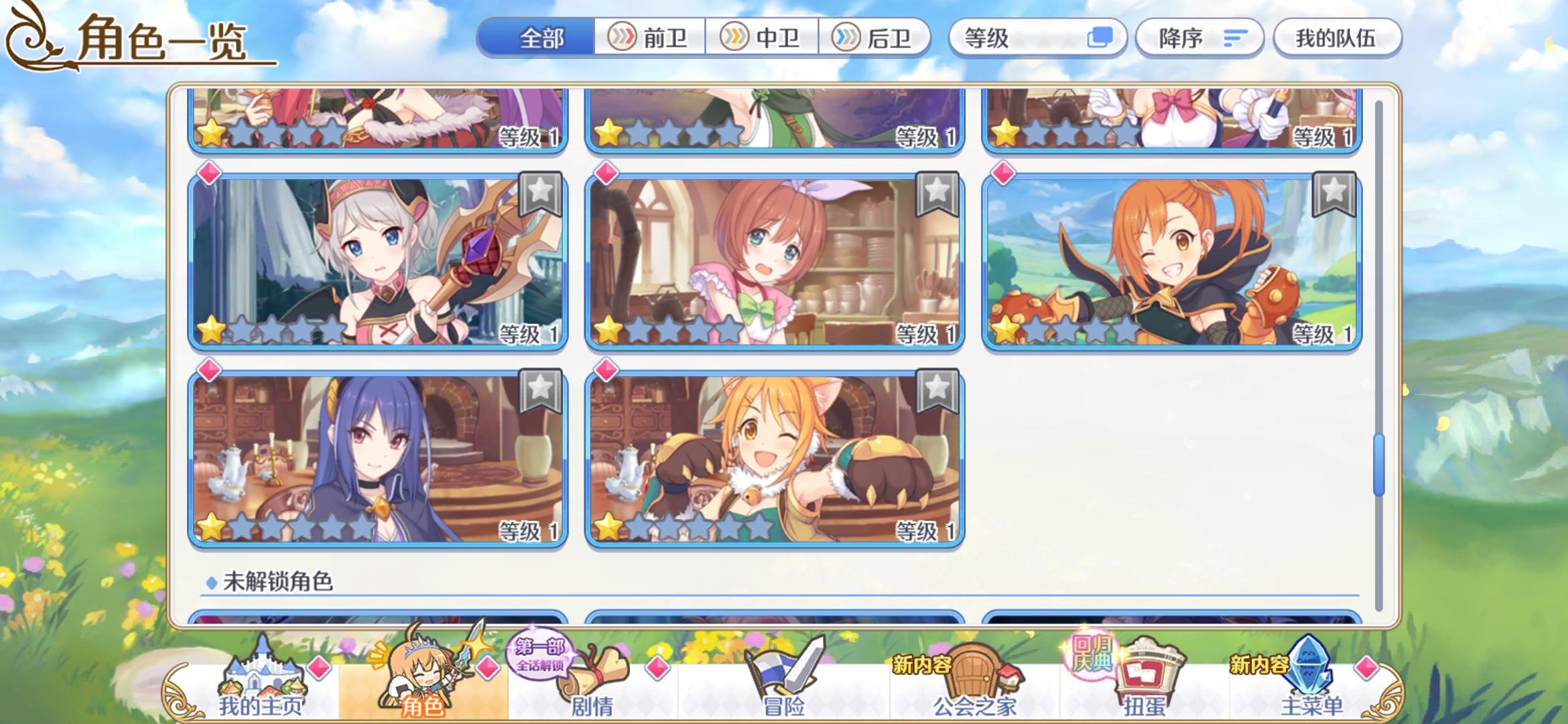Open 我的队伍 team button
The height and width of the screenshot is (724, 1568).
(x=1336, y=38)
